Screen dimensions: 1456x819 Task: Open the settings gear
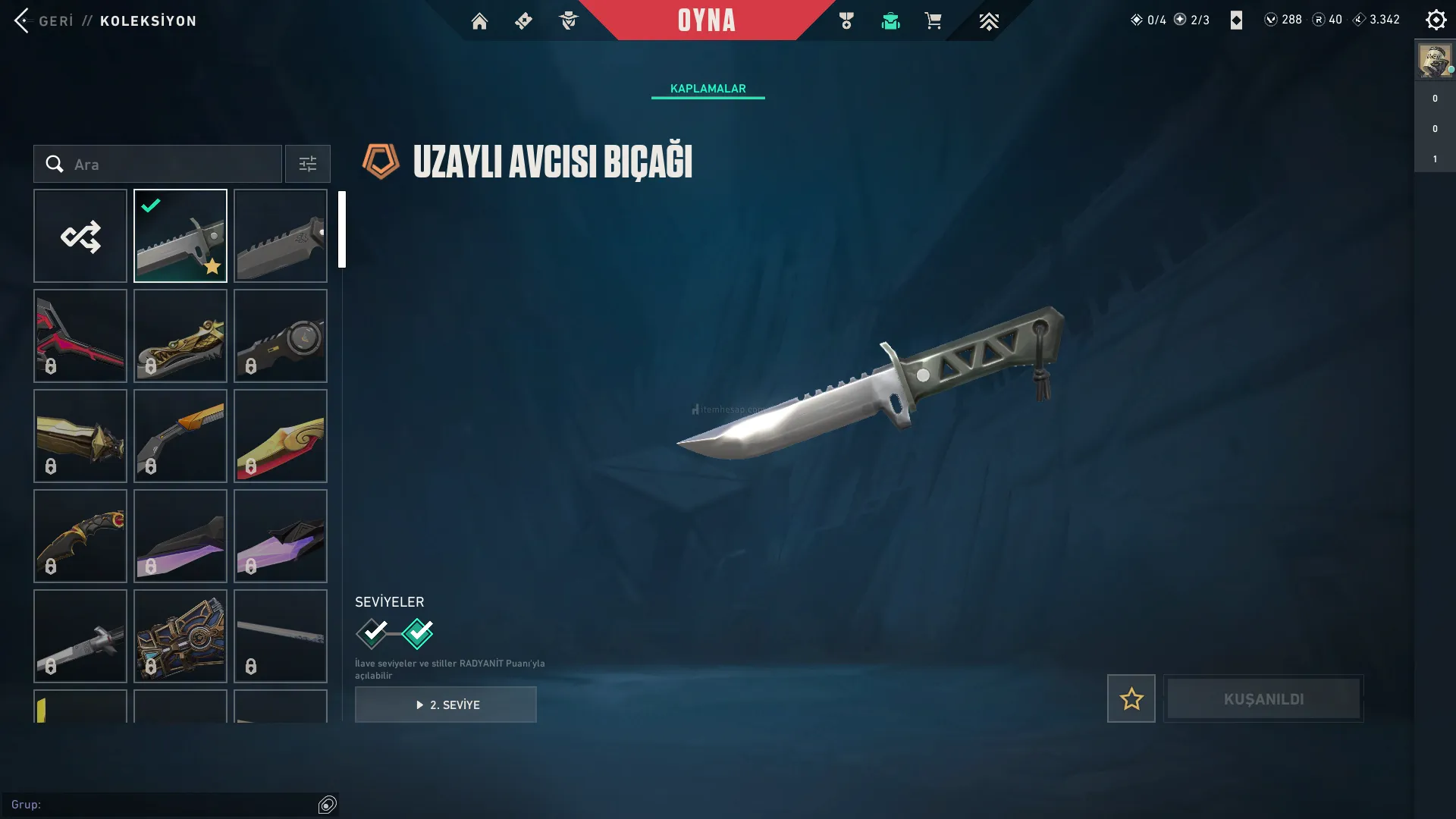point(1436,20)
